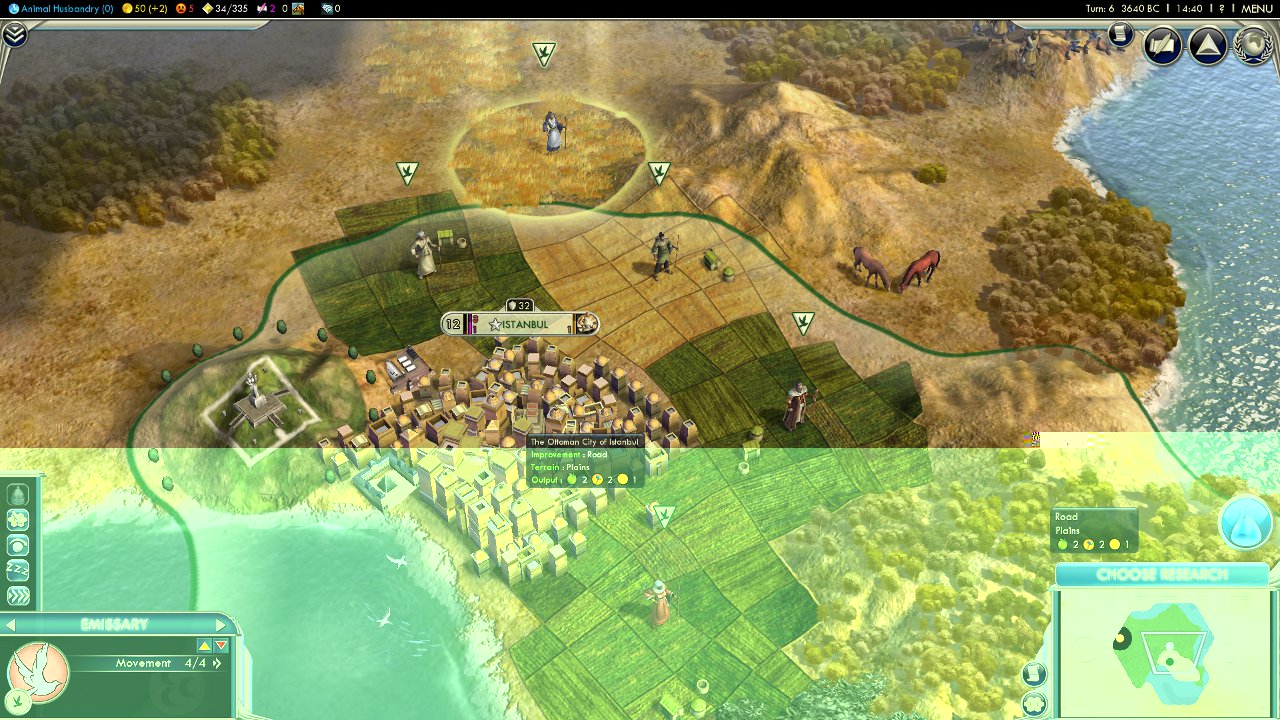Open the scroll icon beside the minimap

pos(1034,674)
